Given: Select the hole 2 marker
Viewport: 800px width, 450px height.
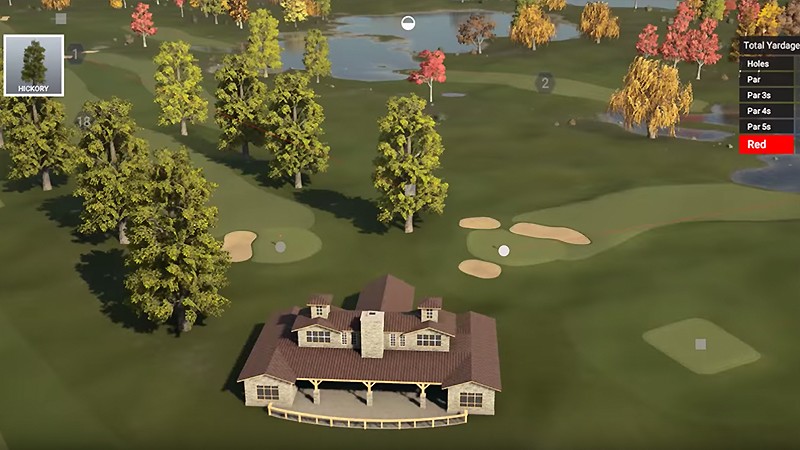Looking at the screenshot, I should click(x=545, y=83).
